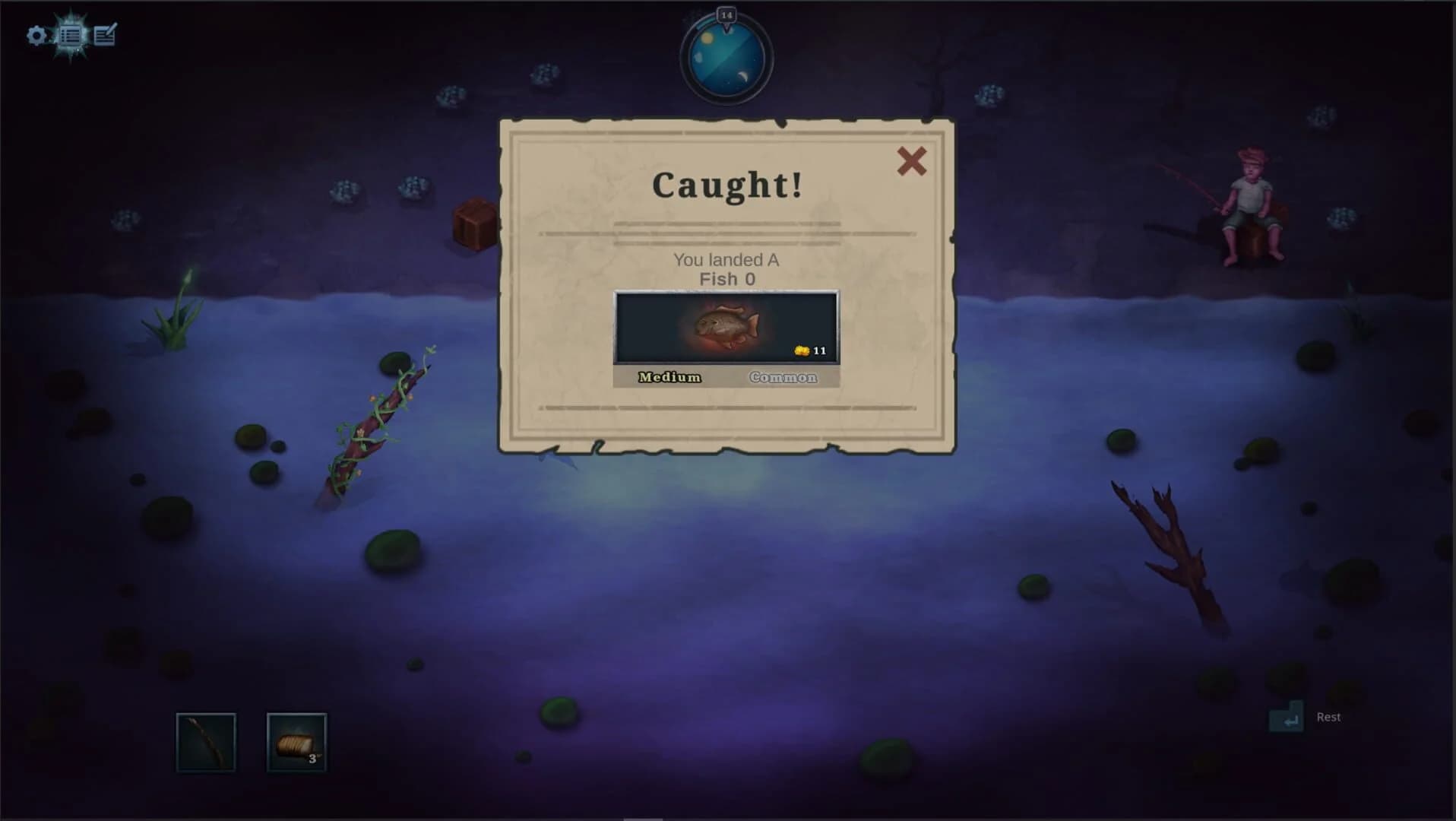This screenshot has height=821, width=1456.
Task: Select the Common rarity label
Action: click(x=784, y=377)
